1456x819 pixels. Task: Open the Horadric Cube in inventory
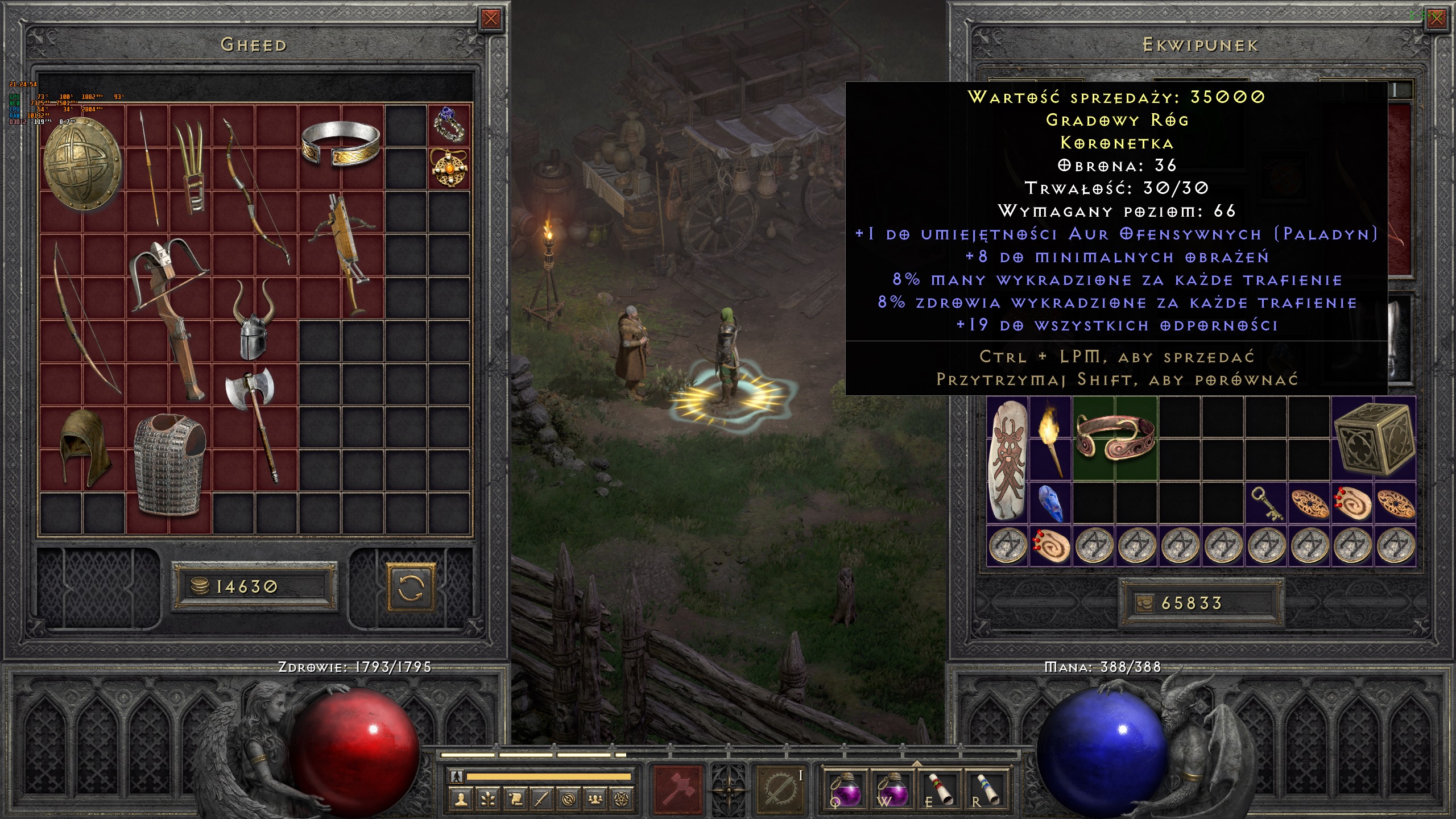click(x=1373, y=439)
